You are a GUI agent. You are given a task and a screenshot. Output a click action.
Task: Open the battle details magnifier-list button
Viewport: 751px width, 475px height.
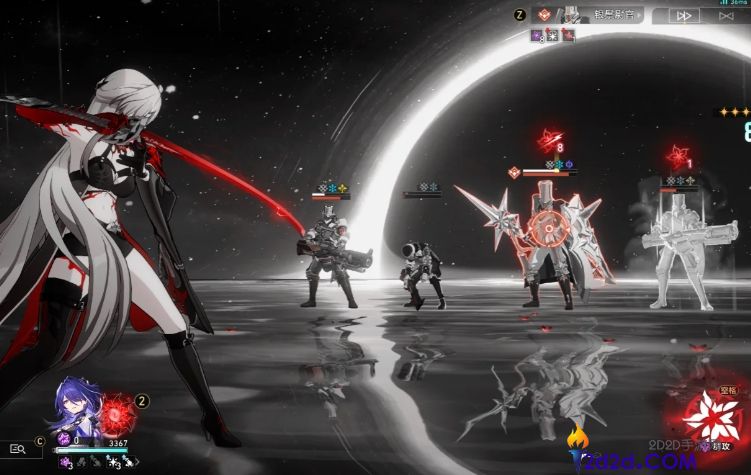(16, 450)
